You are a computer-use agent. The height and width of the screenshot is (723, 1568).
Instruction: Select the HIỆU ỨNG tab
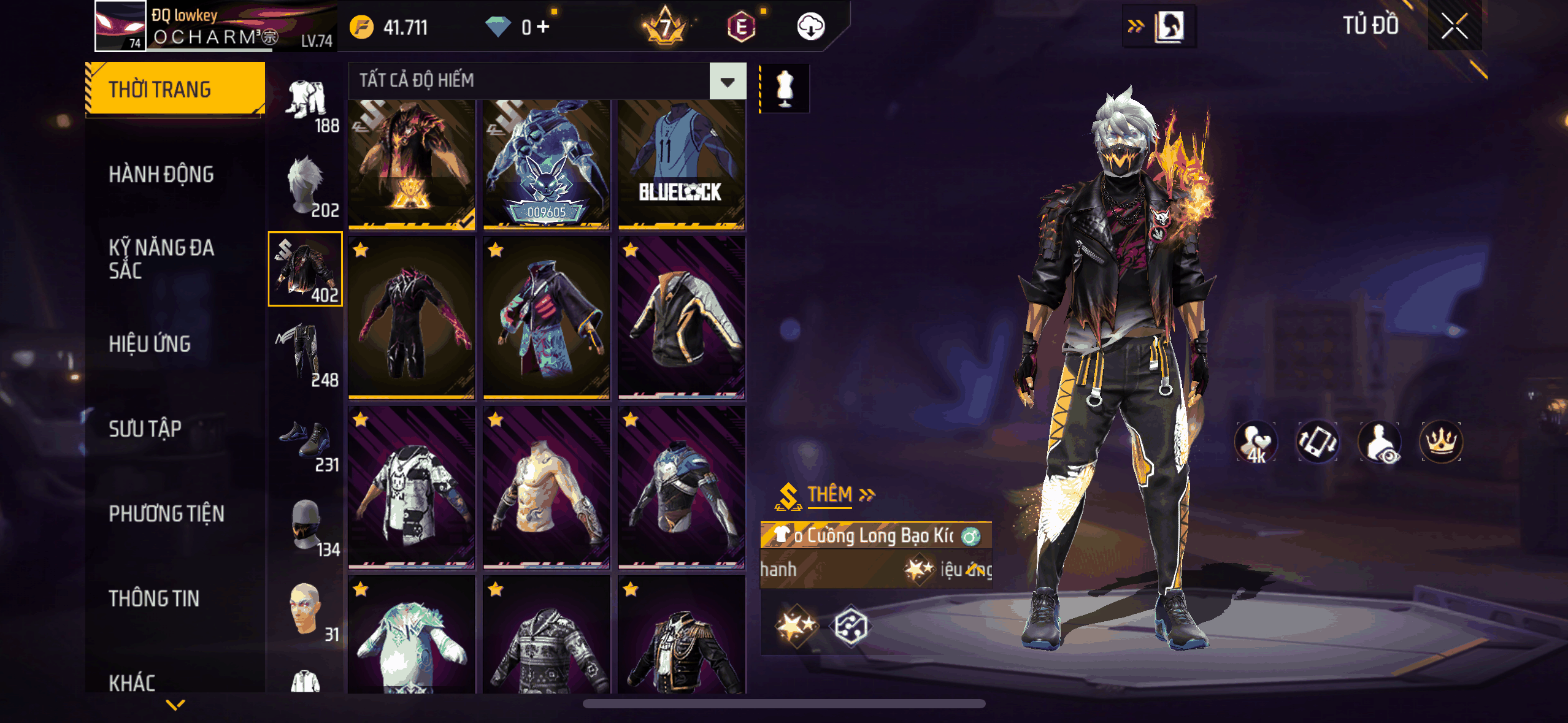(150, 344)
